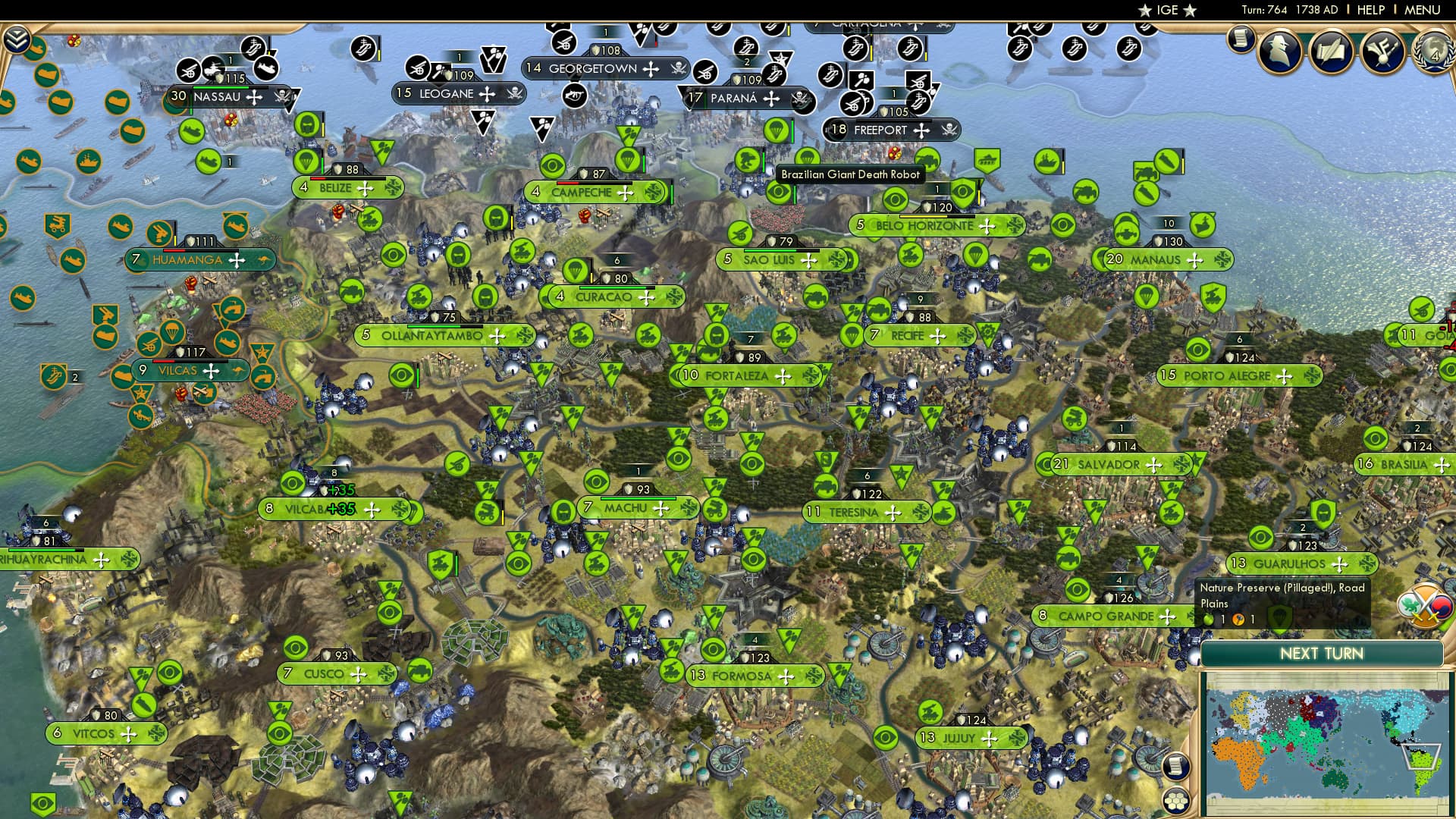
Task: Click the kangaroo emblem on Huamanga's banner
Action: 264,260
